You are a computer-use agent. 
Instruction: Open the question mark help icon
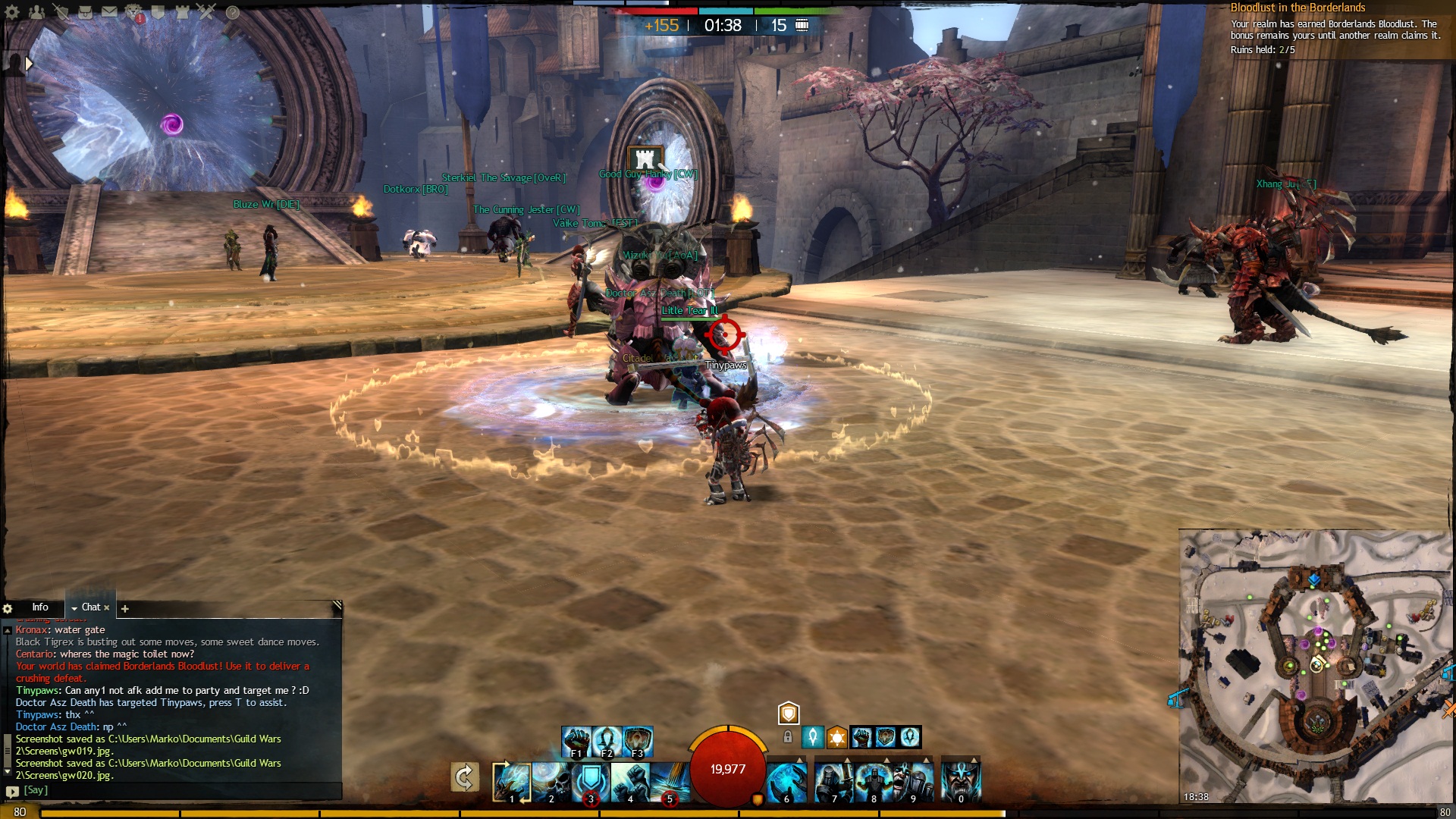233,12
